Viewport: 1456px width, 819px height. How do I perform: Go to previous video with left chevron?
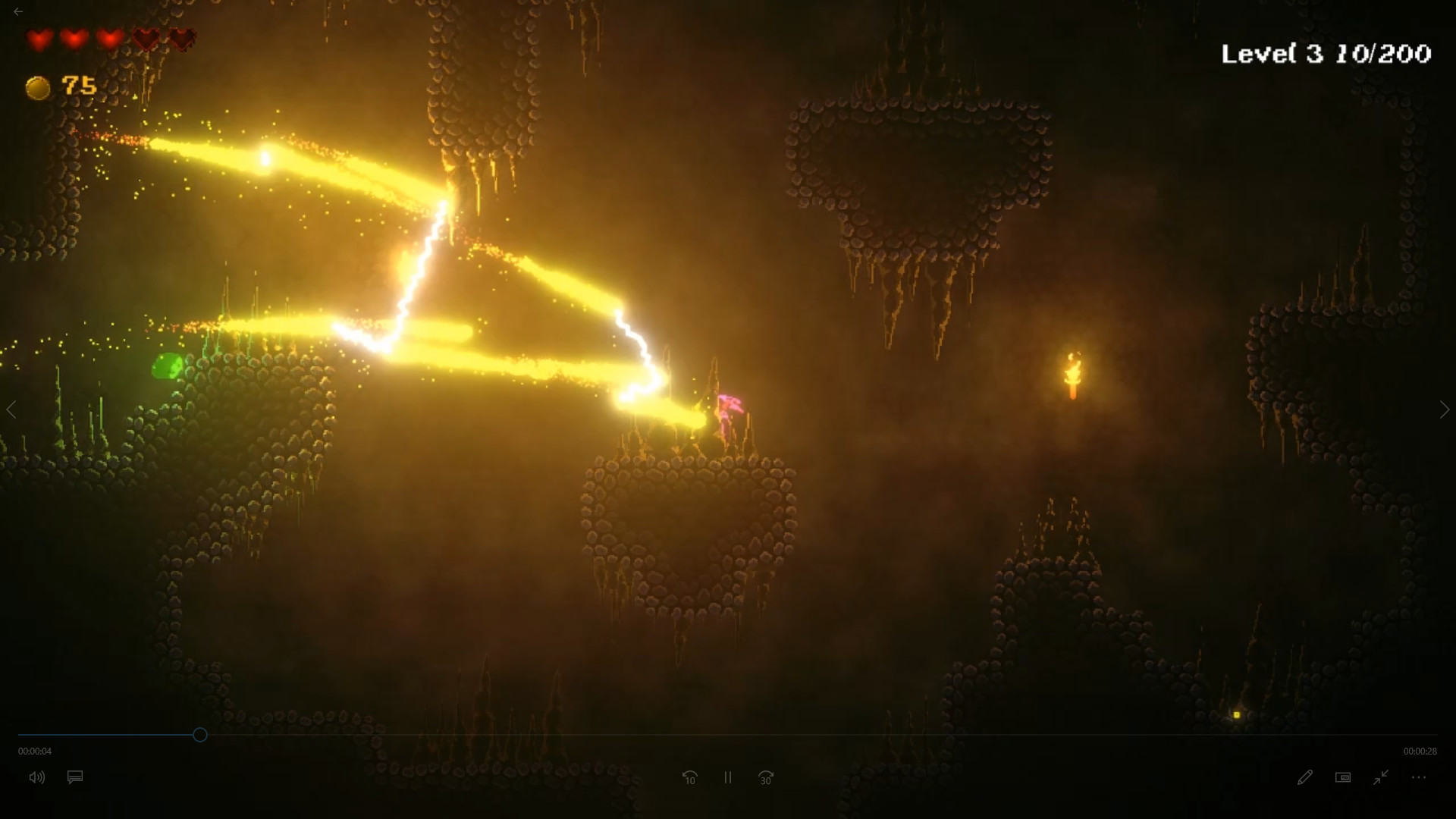(x=12, y=410)
